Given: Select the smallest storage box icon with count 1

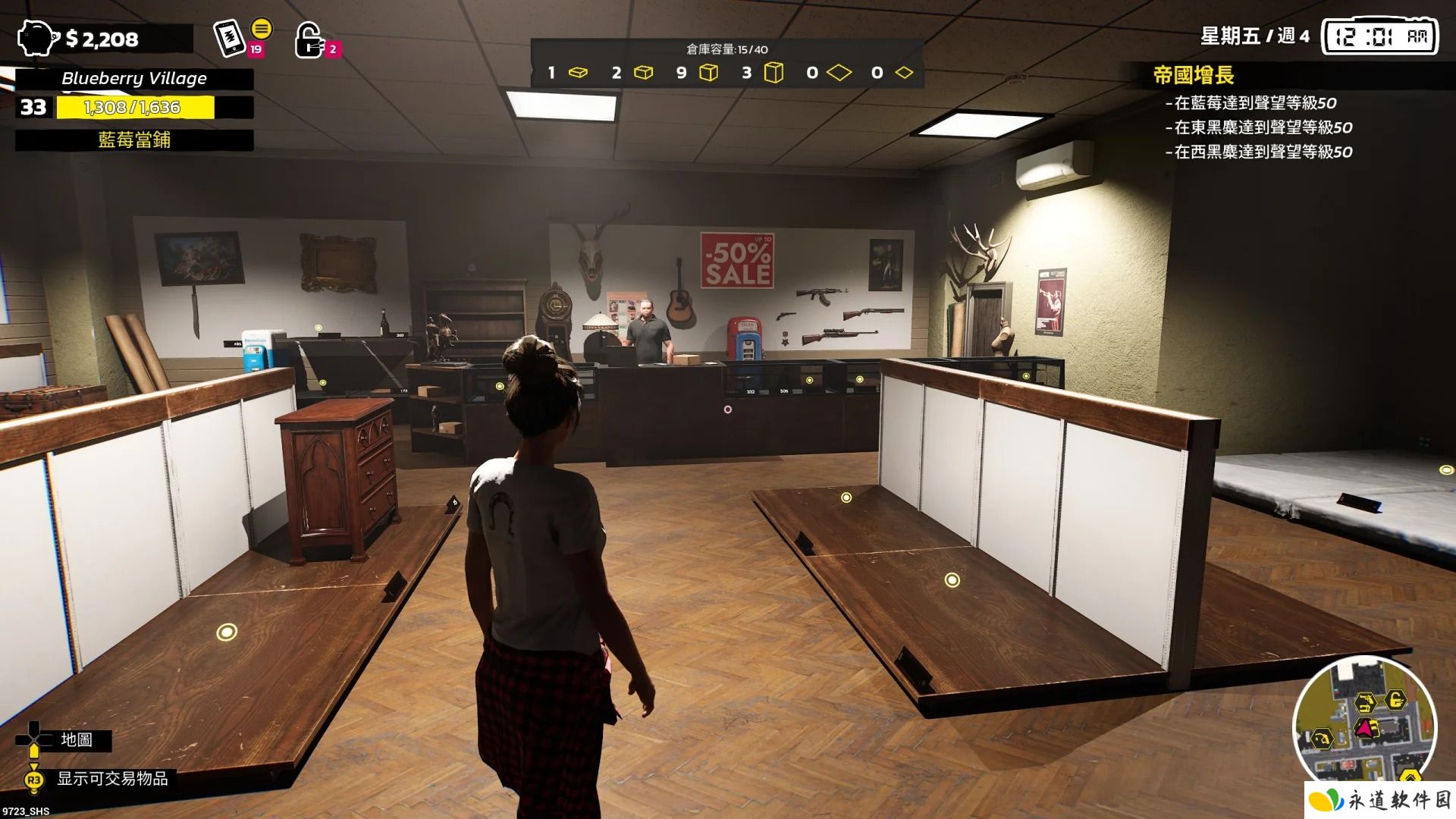Looking at the screenshot, I should pyautogui.click(x=578, y=73).
